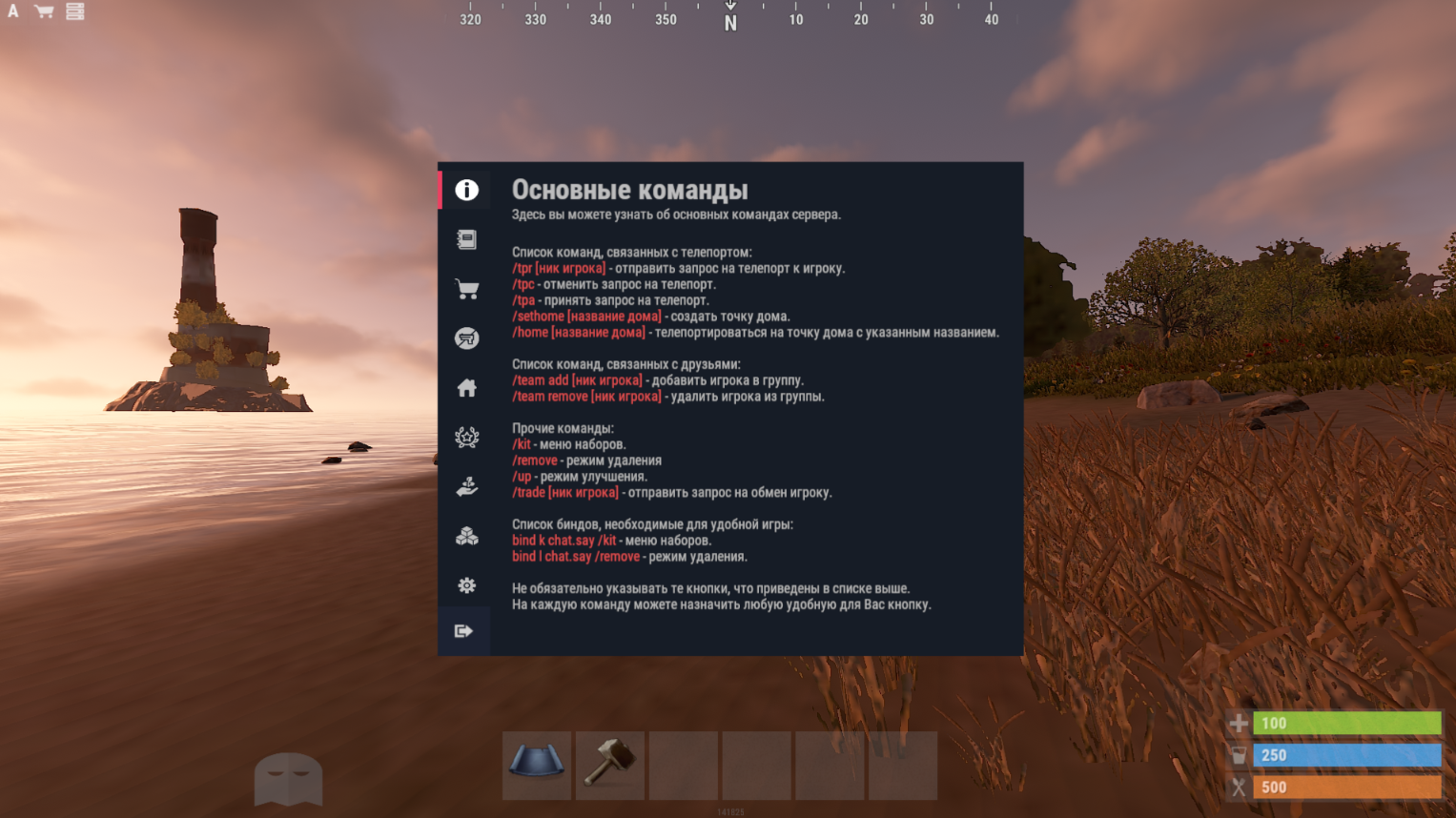Select the info tab with the "i" icon
Viewport: 1456px width, 818px height.
[x=466, y=190]
